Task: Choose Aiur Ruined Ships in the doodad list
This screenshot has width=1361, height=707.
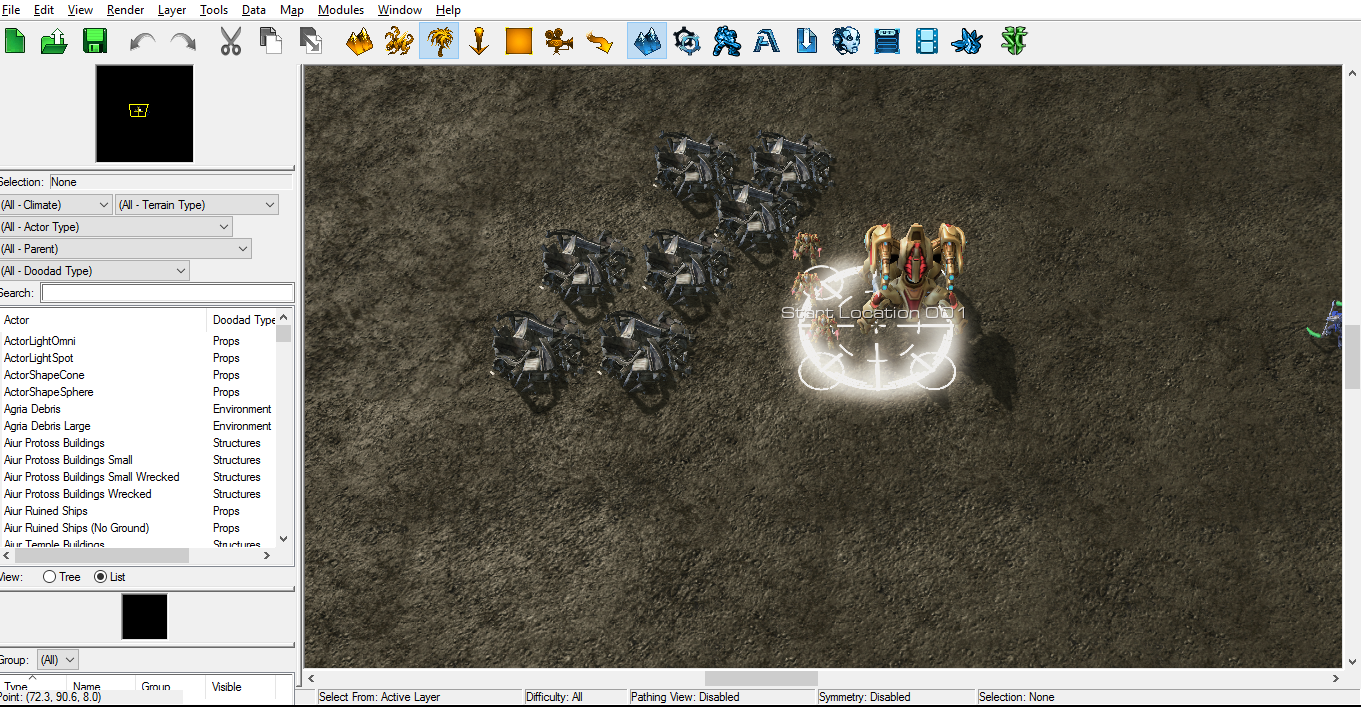Action: (46, 511)
